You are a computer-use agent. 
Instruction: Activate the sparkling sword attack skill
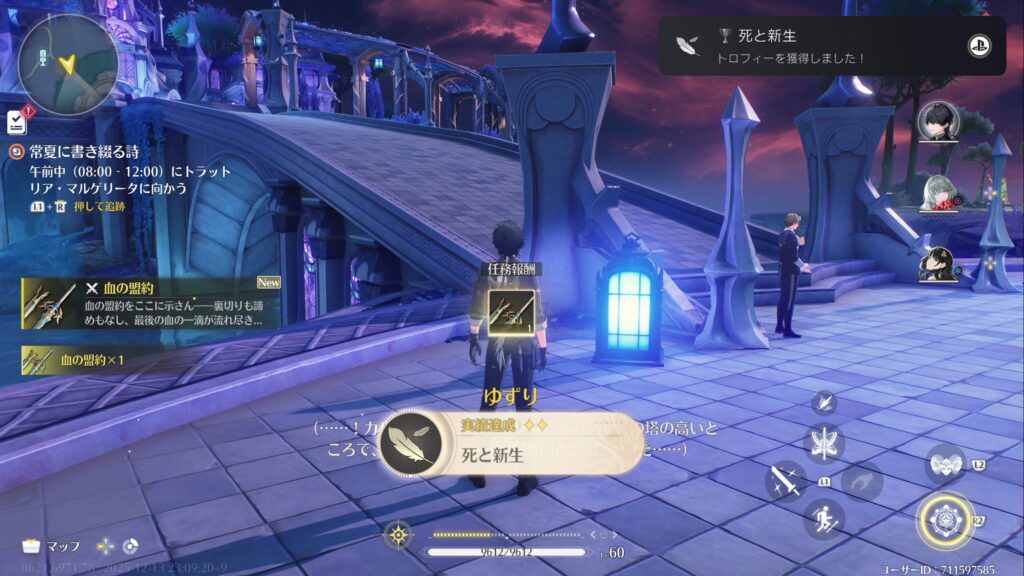tap(786, 481)
